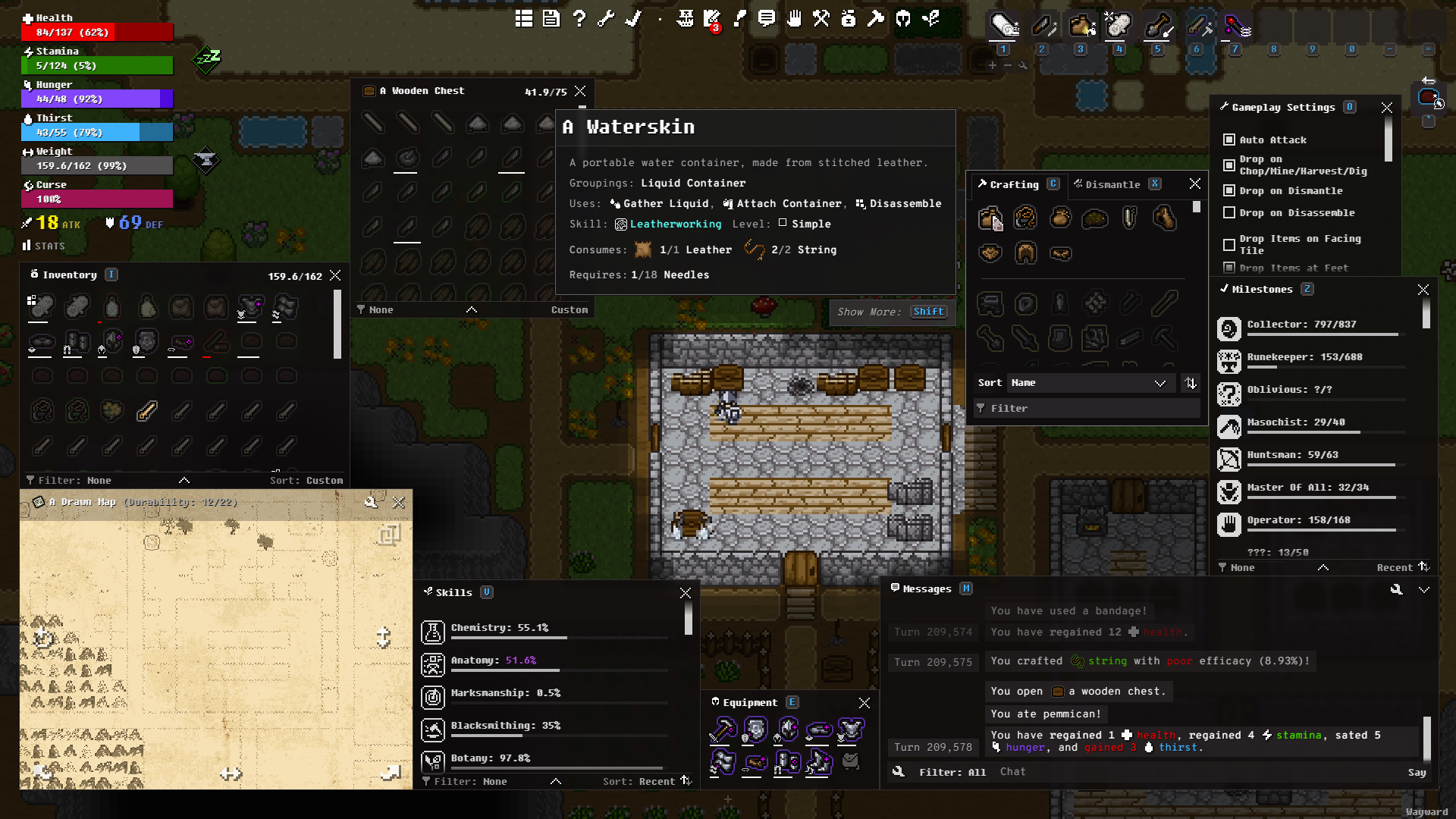Close the Equipment panel
The width and height of the screenshot is (1456, 819).
point(864,703)
